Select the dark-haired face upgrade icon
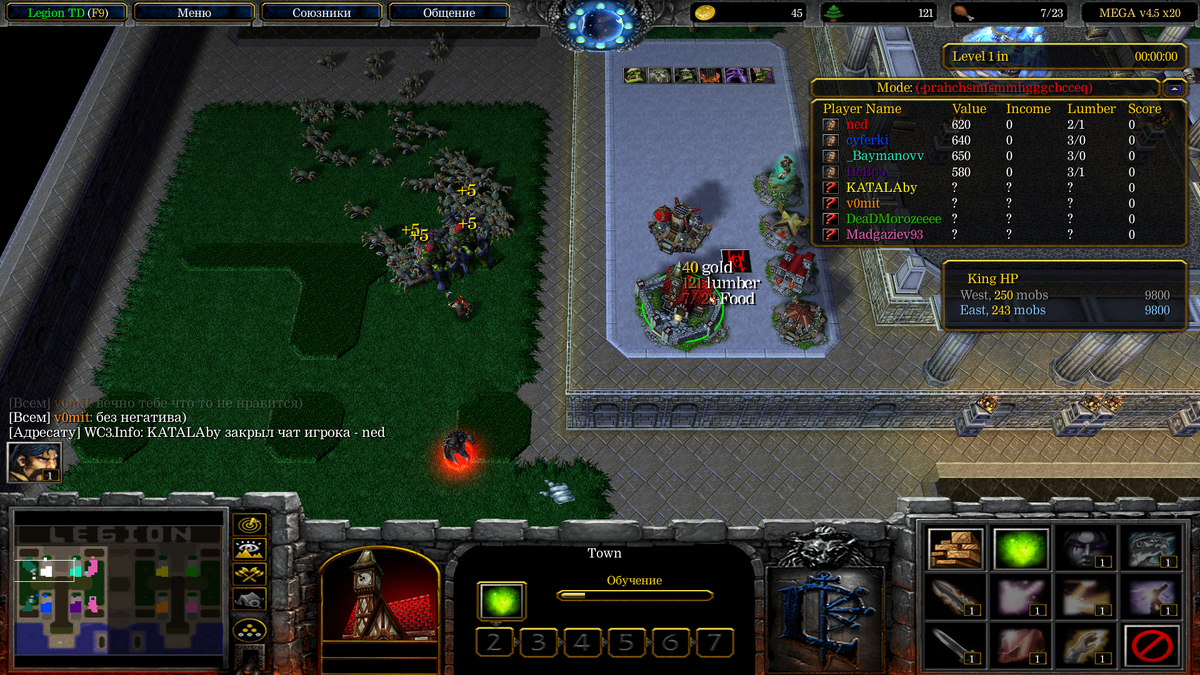The image size is (1200, 675). point(1086,549)
